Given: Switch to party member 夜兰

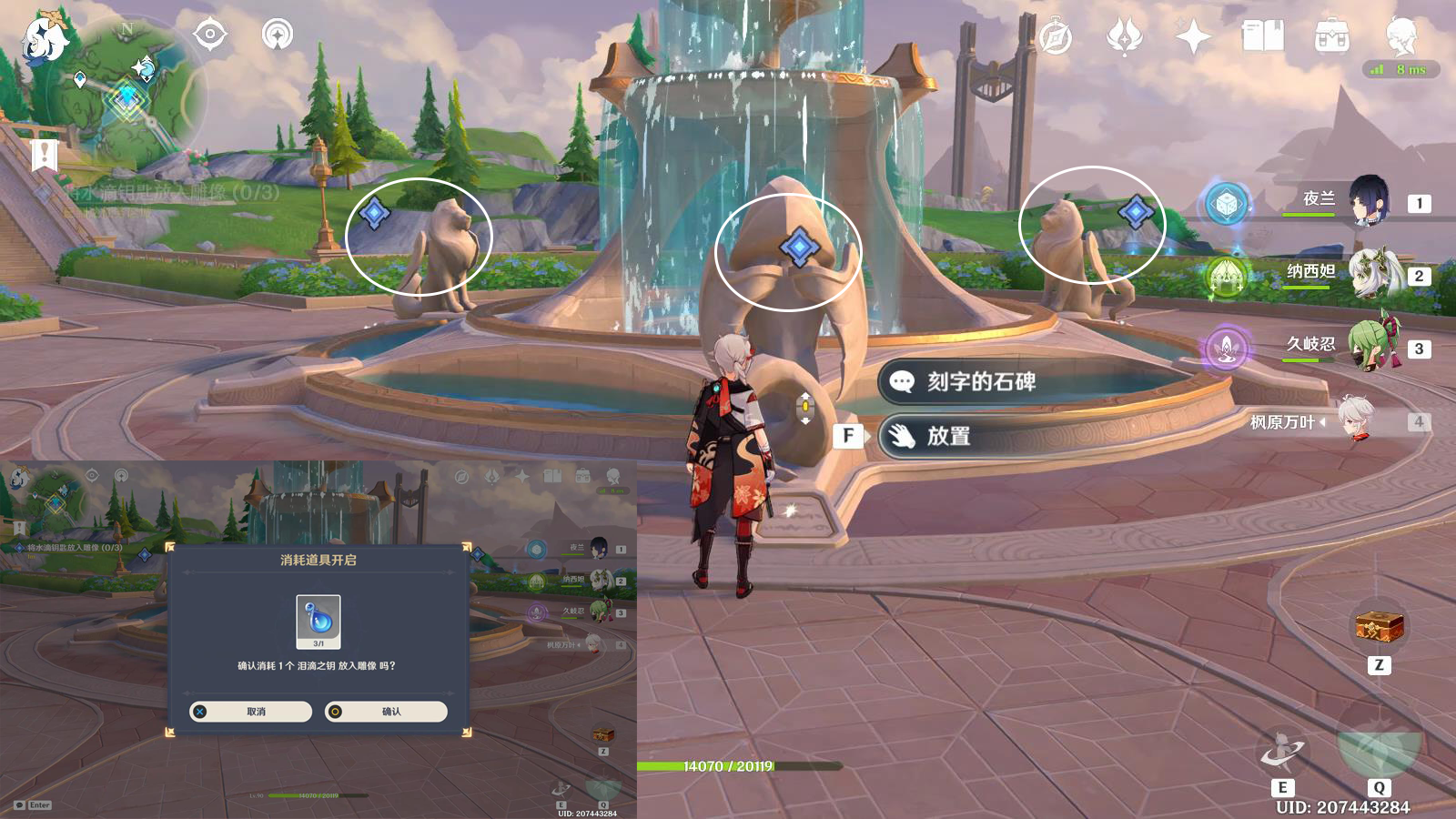Looking at the screenshot, I should pos(1365,200).
